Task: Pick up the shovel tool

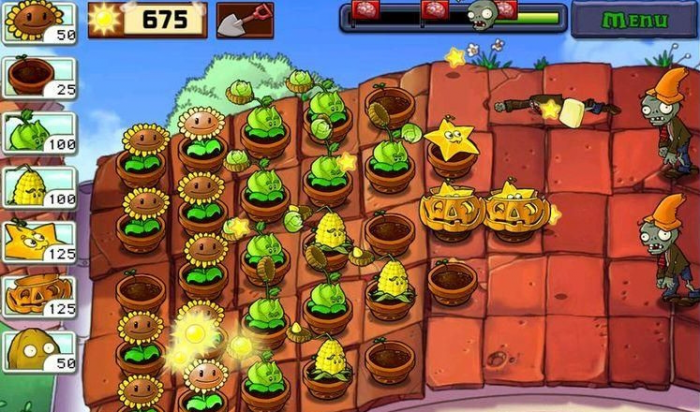Action: tap(245, 19)
